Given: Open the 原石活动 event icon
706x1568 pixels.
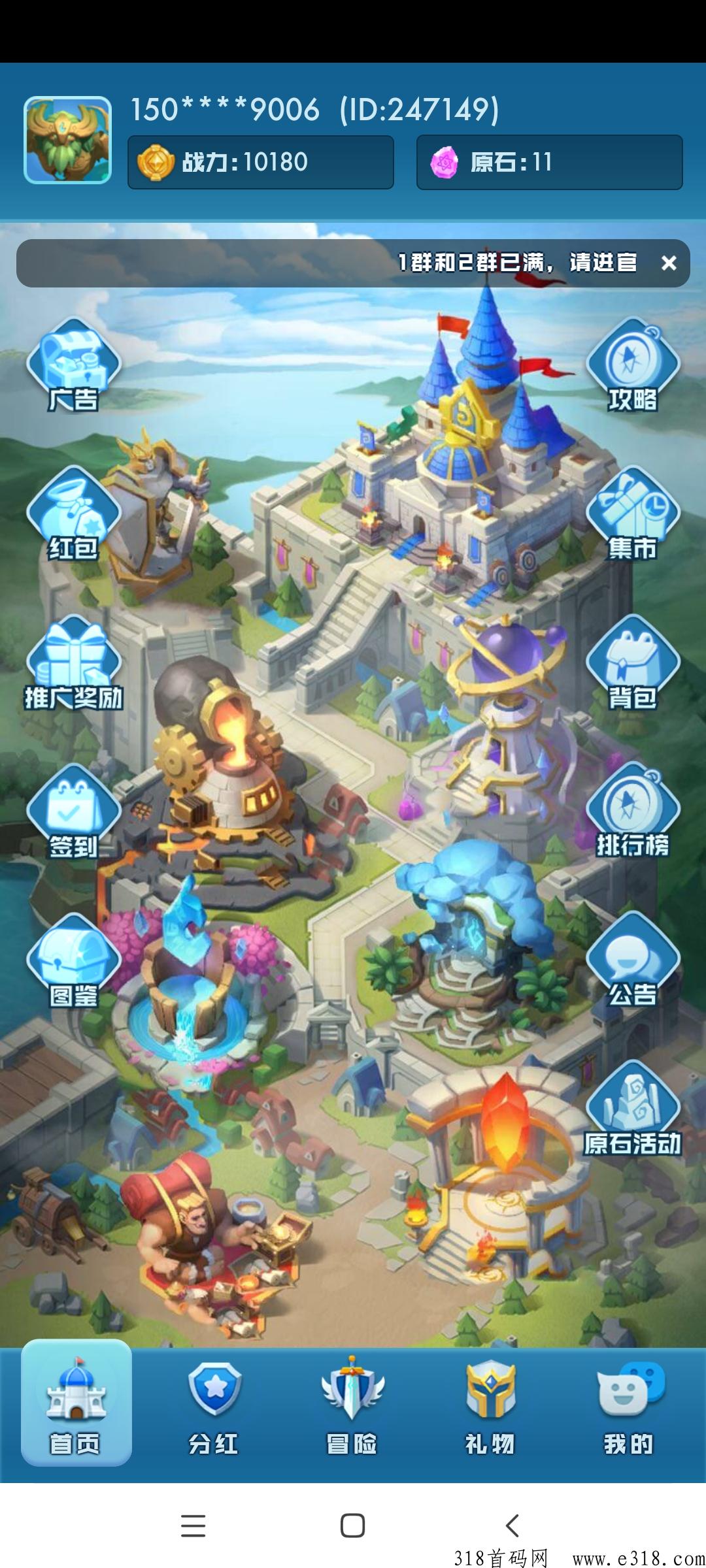Looking at the screenshot, I should pyautogui.click(x=633, y=1111).
